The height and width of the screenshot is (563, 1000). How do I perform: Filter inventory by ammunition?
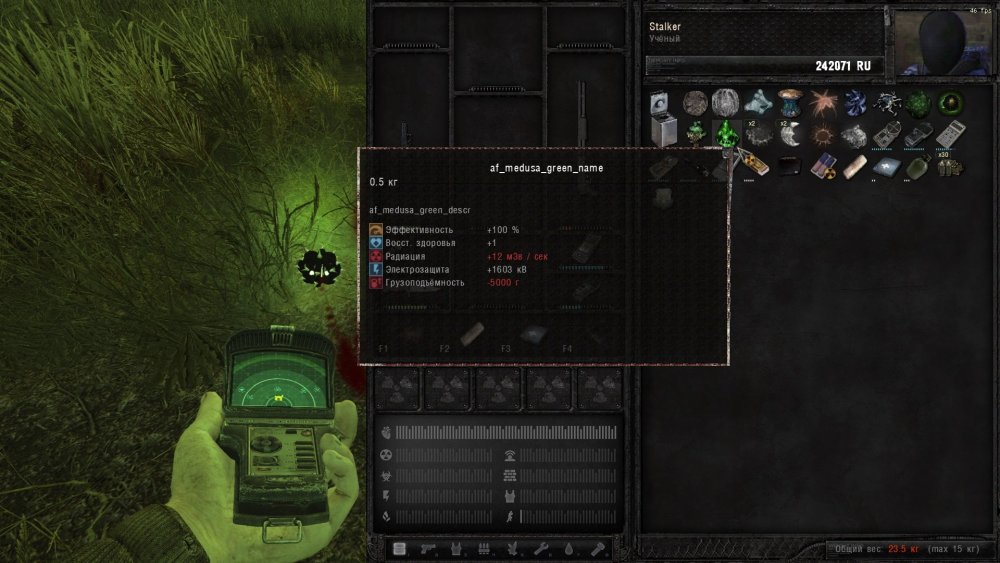click(486, 548)
